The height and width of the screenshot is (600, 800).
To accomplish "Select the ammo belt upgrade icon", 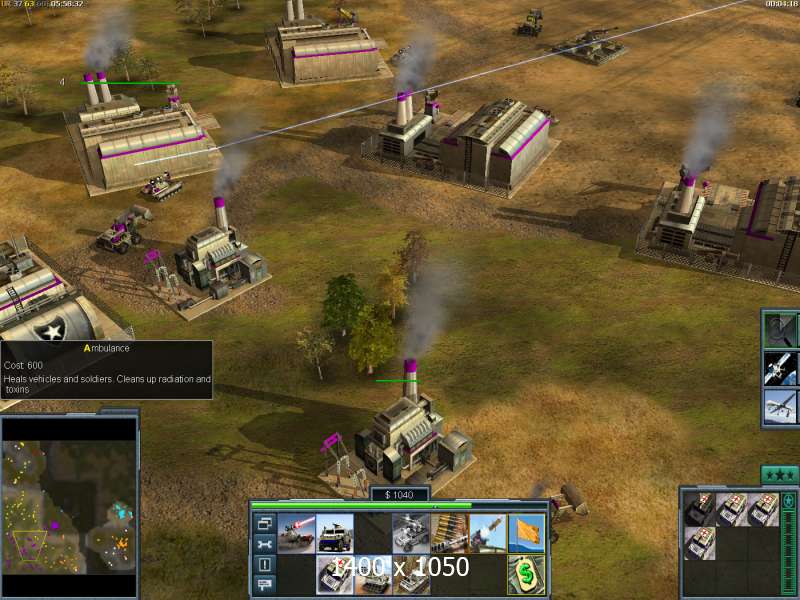I will pos(449,533).
